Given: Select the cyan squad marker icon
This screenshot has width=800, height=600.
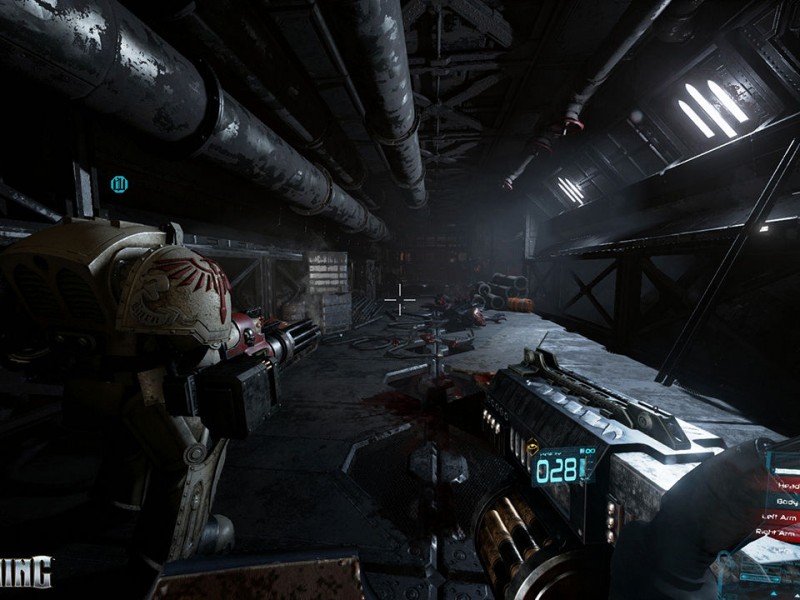Looking at the screenshot, I should tap(119, 183).
